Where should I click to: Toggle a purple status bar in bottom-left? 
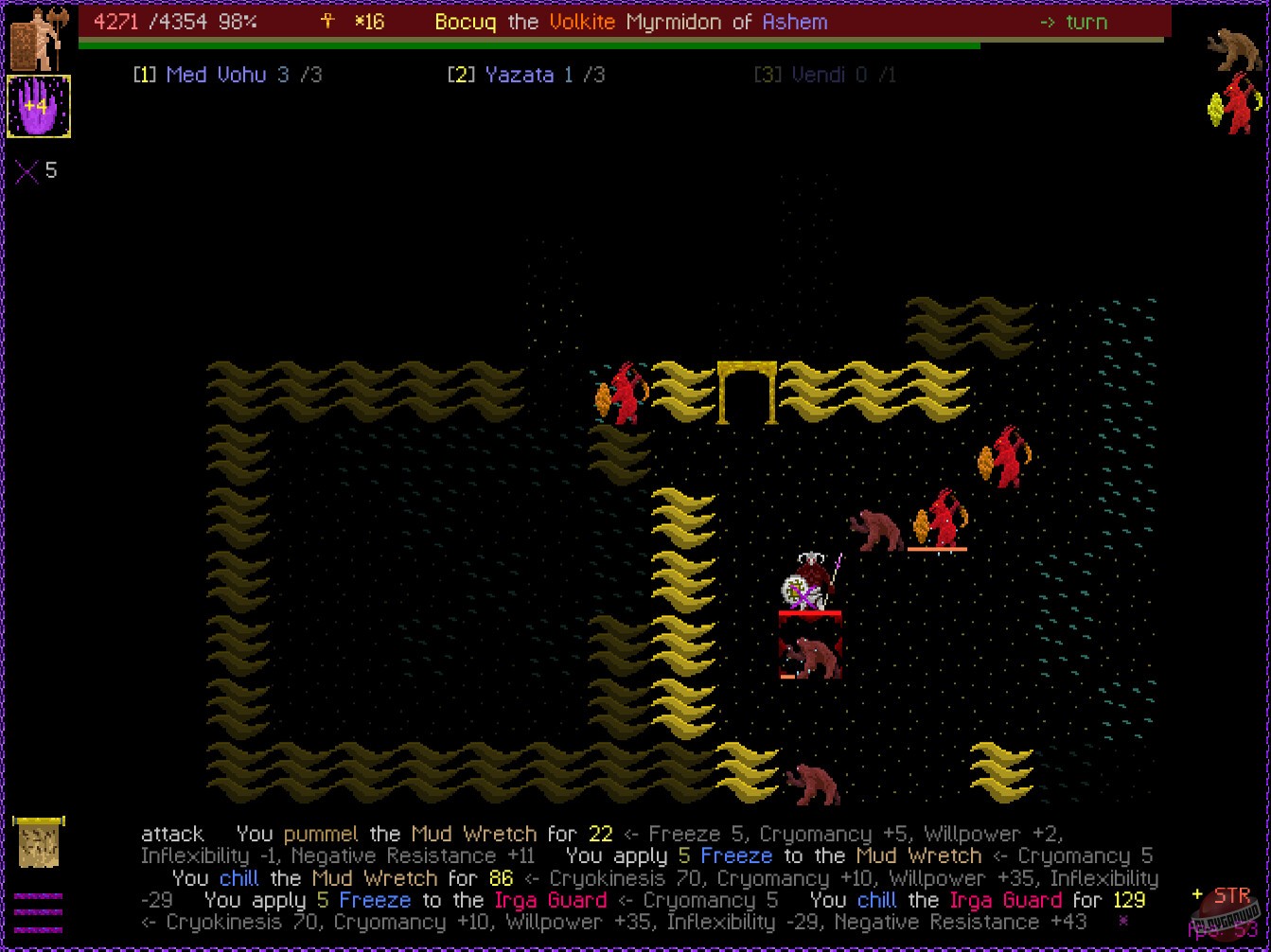(37, 894)
